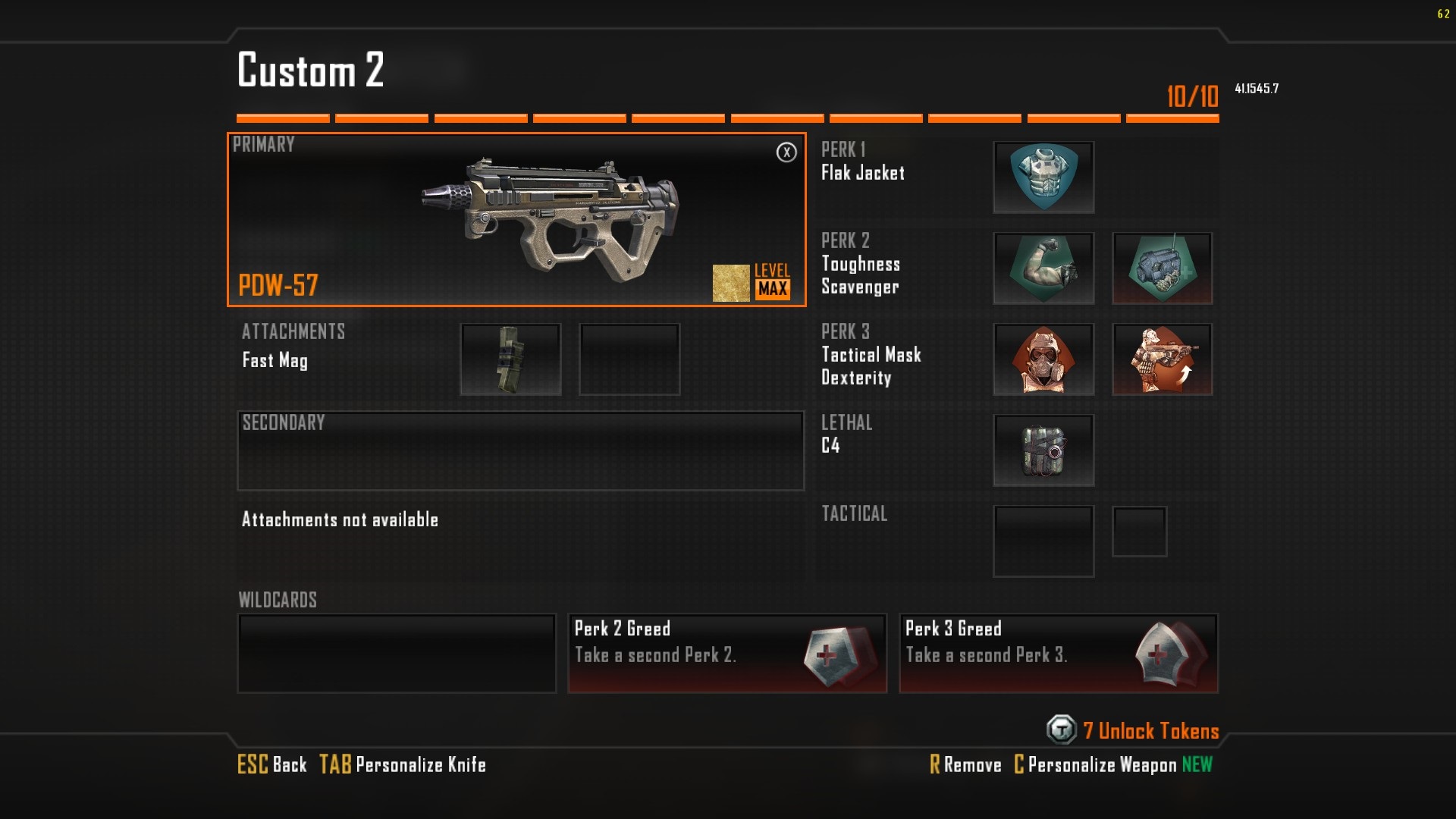Screen dimensions: 1456x819
Task: Pick the Toughness perk icon
Action: point(1043,268)
